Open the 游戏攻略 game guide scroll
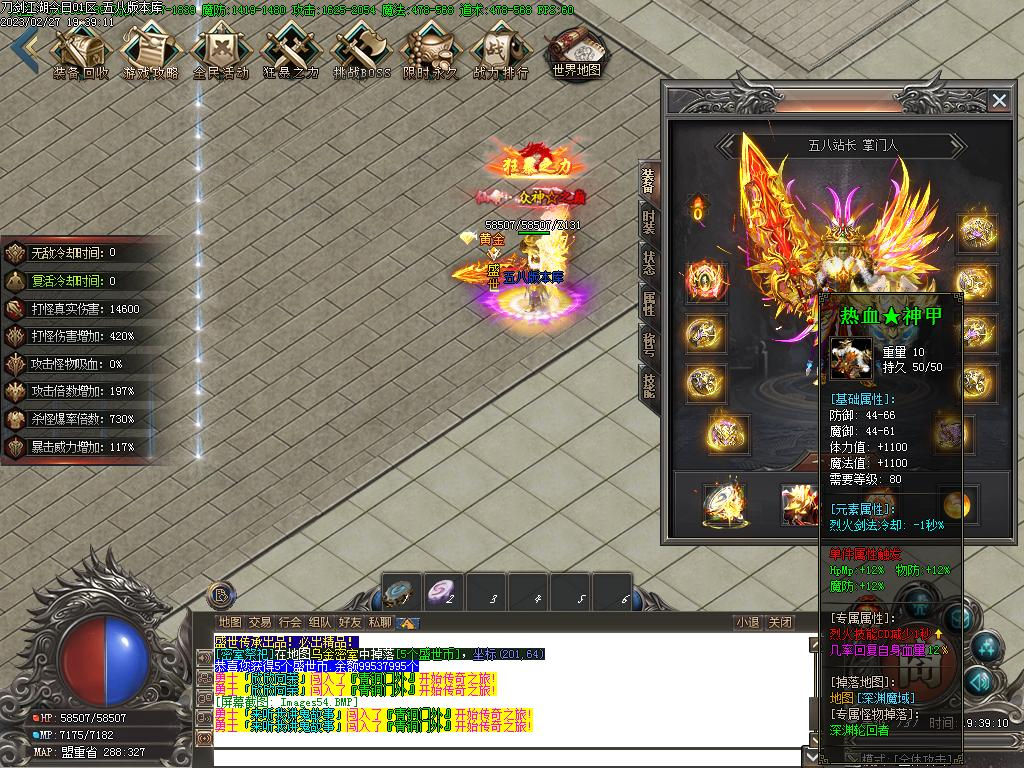 tap(150, 50)
